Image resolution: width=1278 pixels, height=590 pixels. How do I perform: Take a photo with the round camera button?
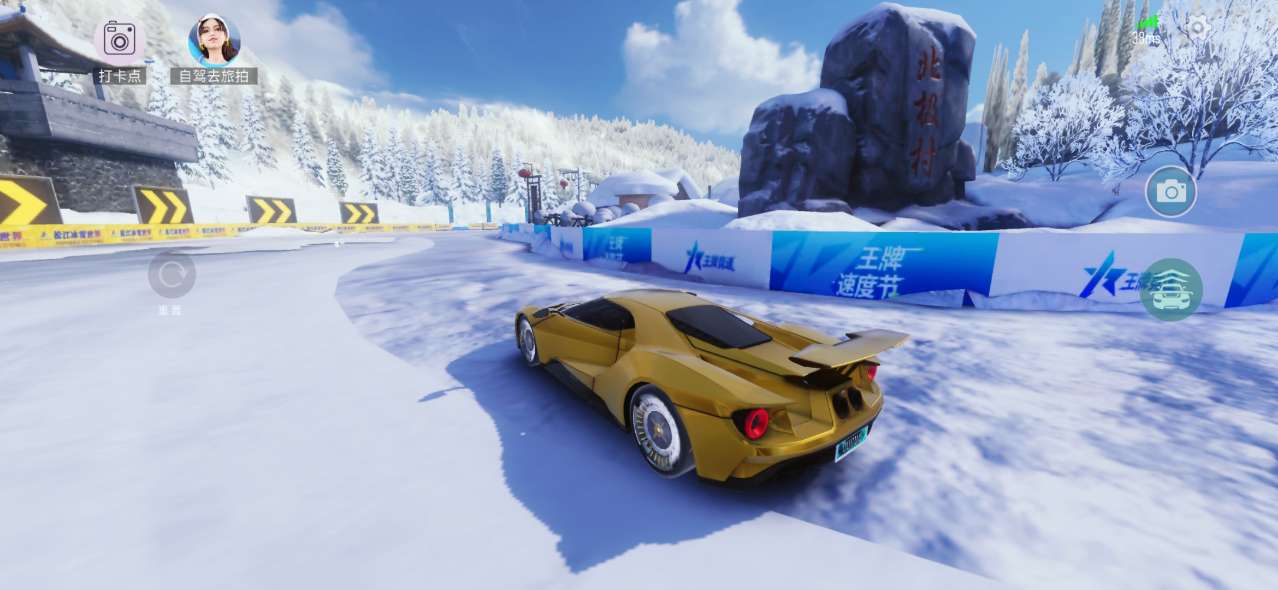(1171, 192)
